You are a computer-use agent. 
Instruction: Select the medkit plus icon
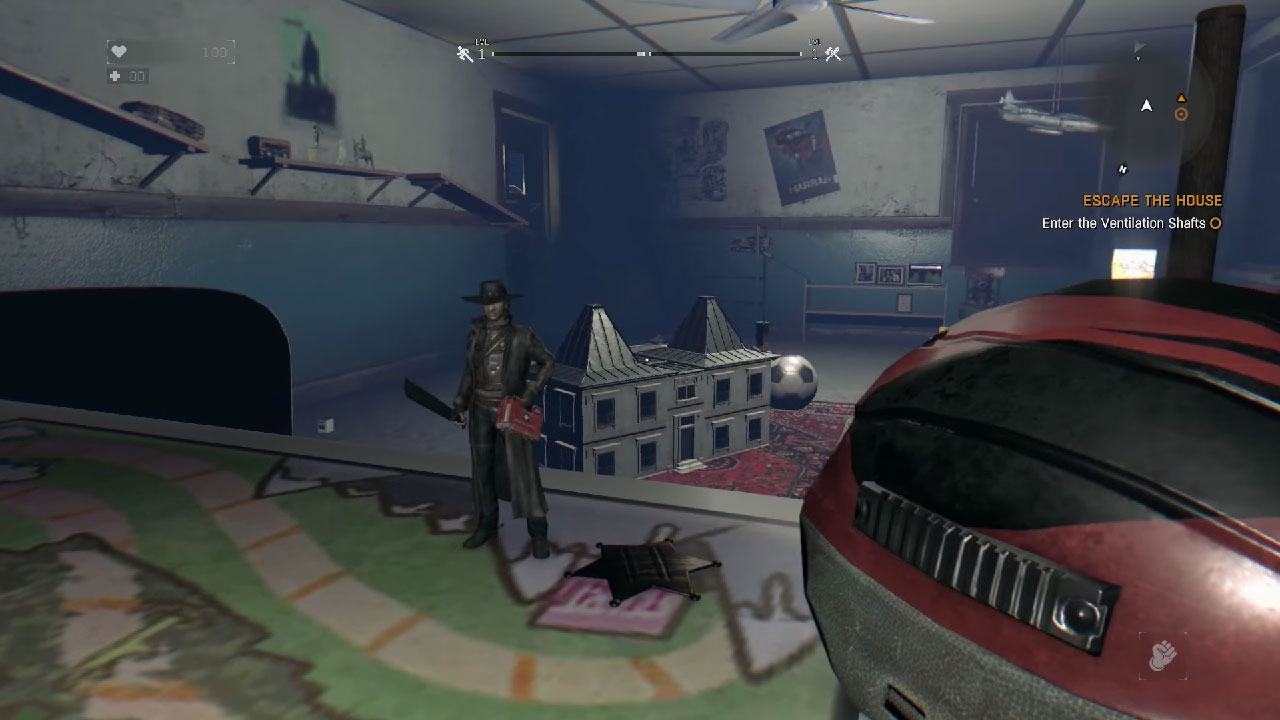click(113, 74)
